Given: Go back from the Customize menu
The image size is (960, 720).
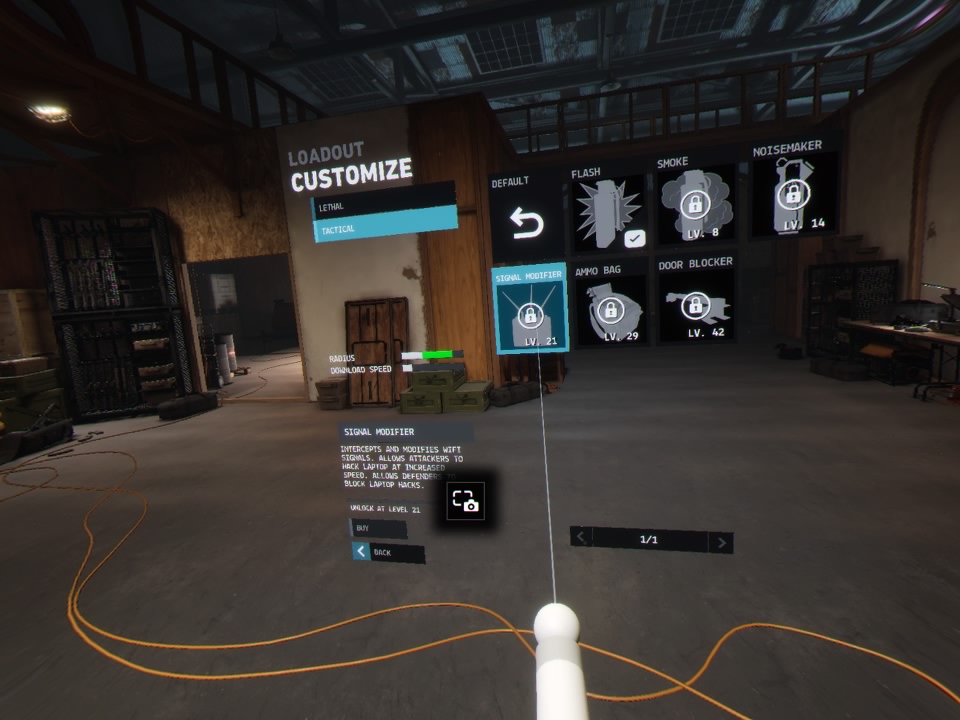Looking at the screenshot, I should tap(388, 552).
